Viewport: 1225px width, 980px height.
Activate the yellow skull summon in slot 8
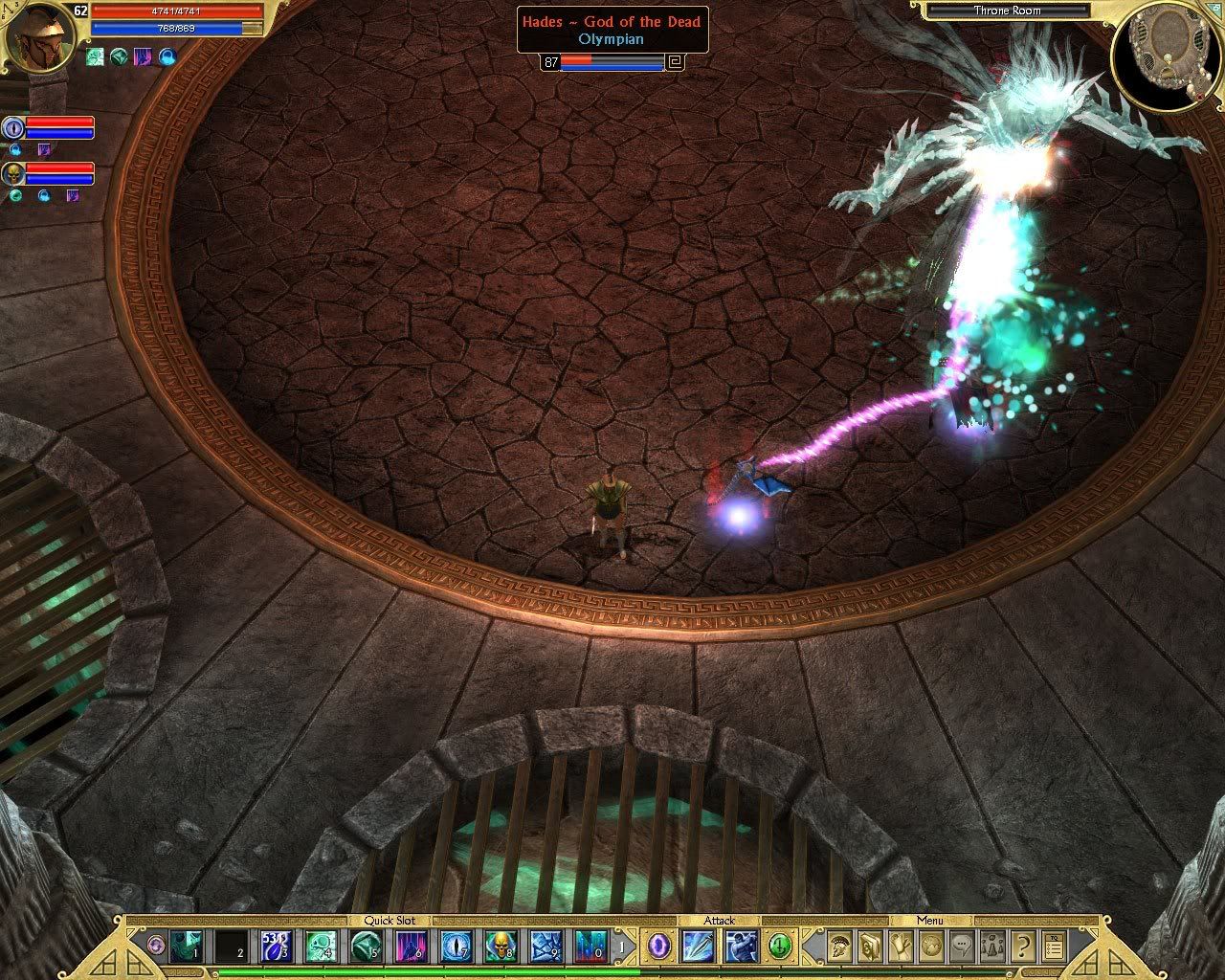tap(501, 947)
